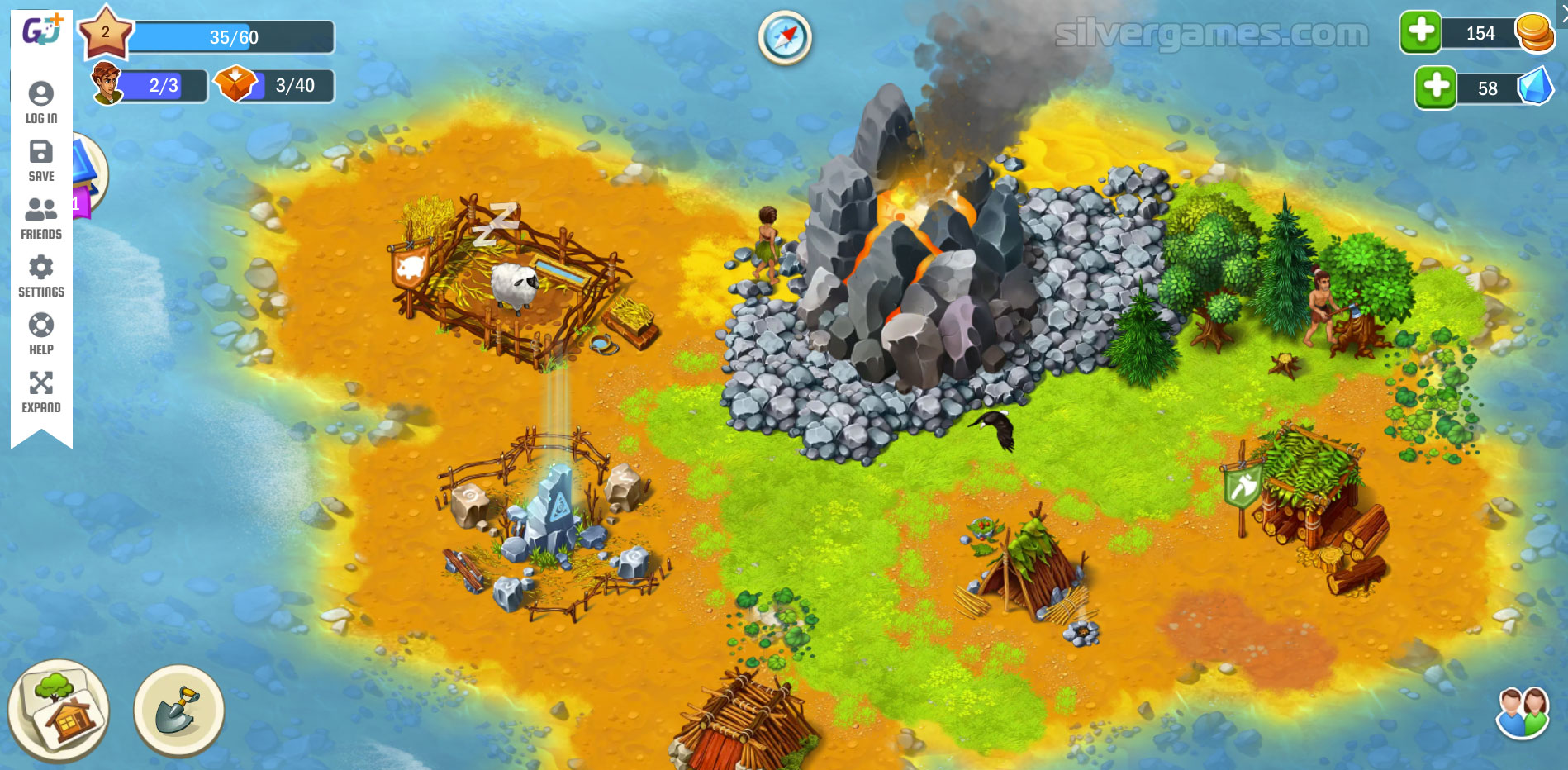The height and width of the screenshot is (770, 1568).
Task: Click the Log In sidebar button
Action: [x=41, y=102]
